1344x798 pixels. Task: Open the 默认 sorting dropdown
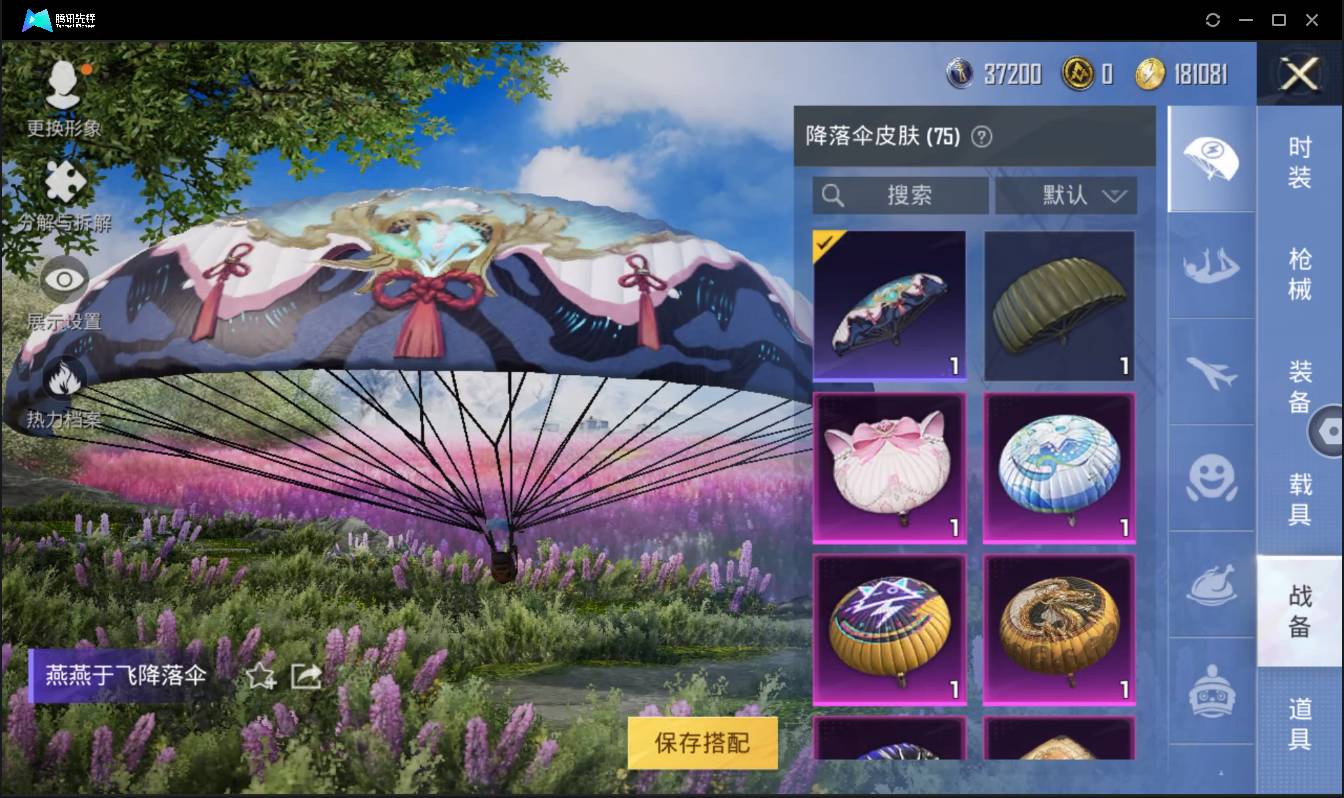(1065, 196)
